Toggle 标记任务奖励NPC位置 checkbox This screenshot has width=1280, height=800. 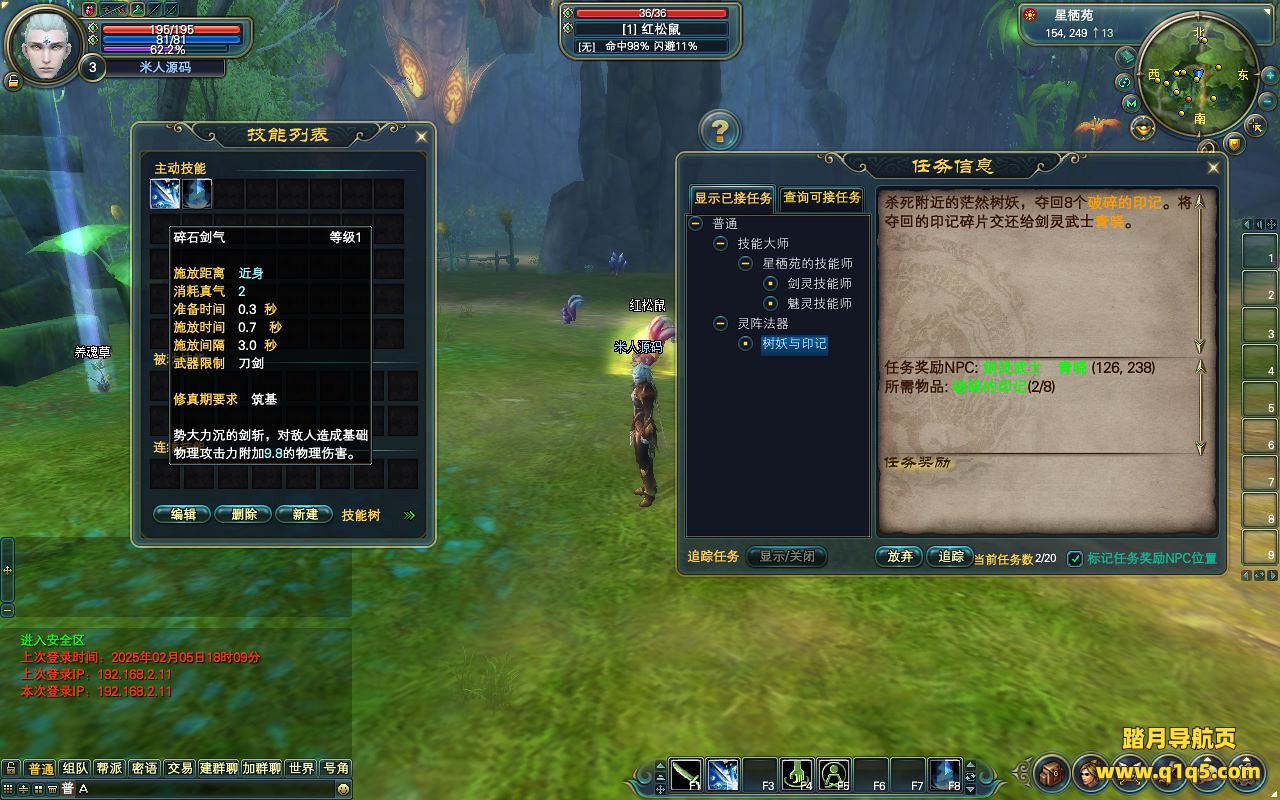point(1075,558)
